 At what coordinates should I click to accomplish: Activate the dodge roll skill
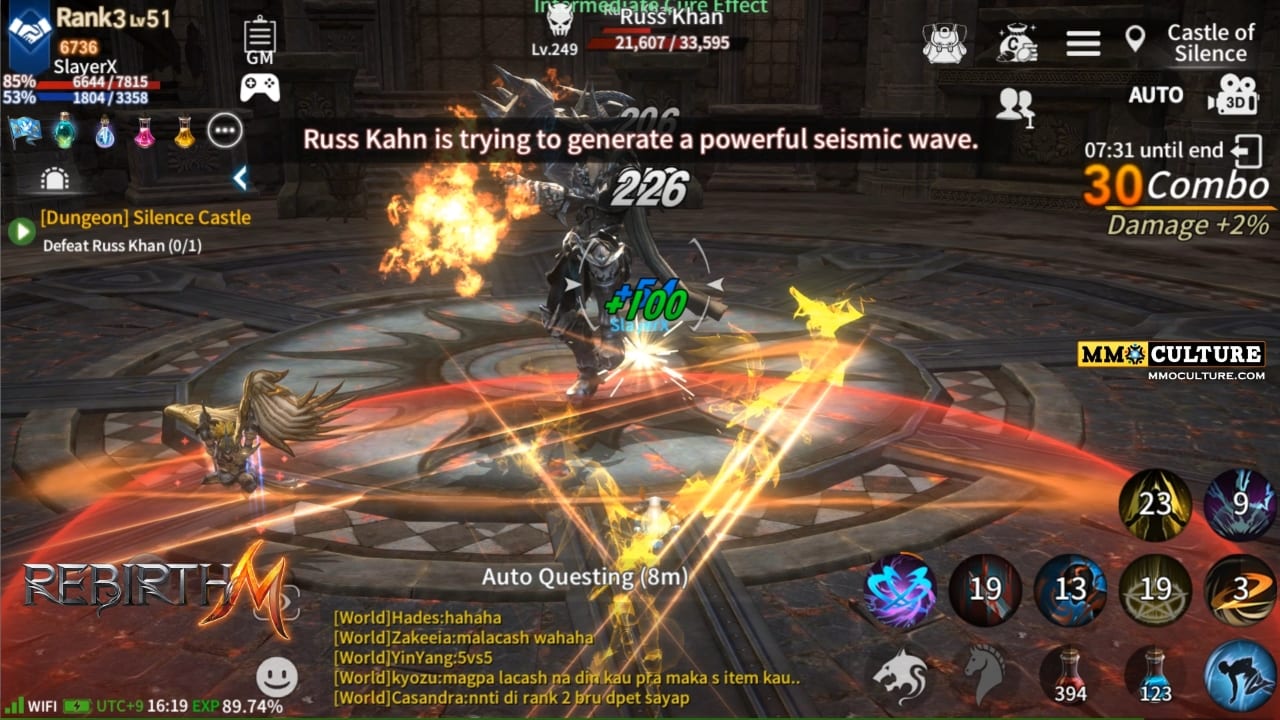click(1238, 674)
